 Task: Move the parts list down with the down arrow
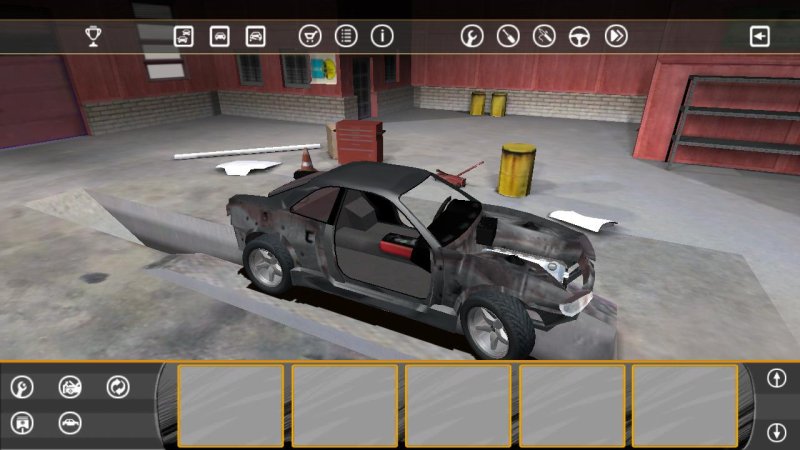pos(776,432)
